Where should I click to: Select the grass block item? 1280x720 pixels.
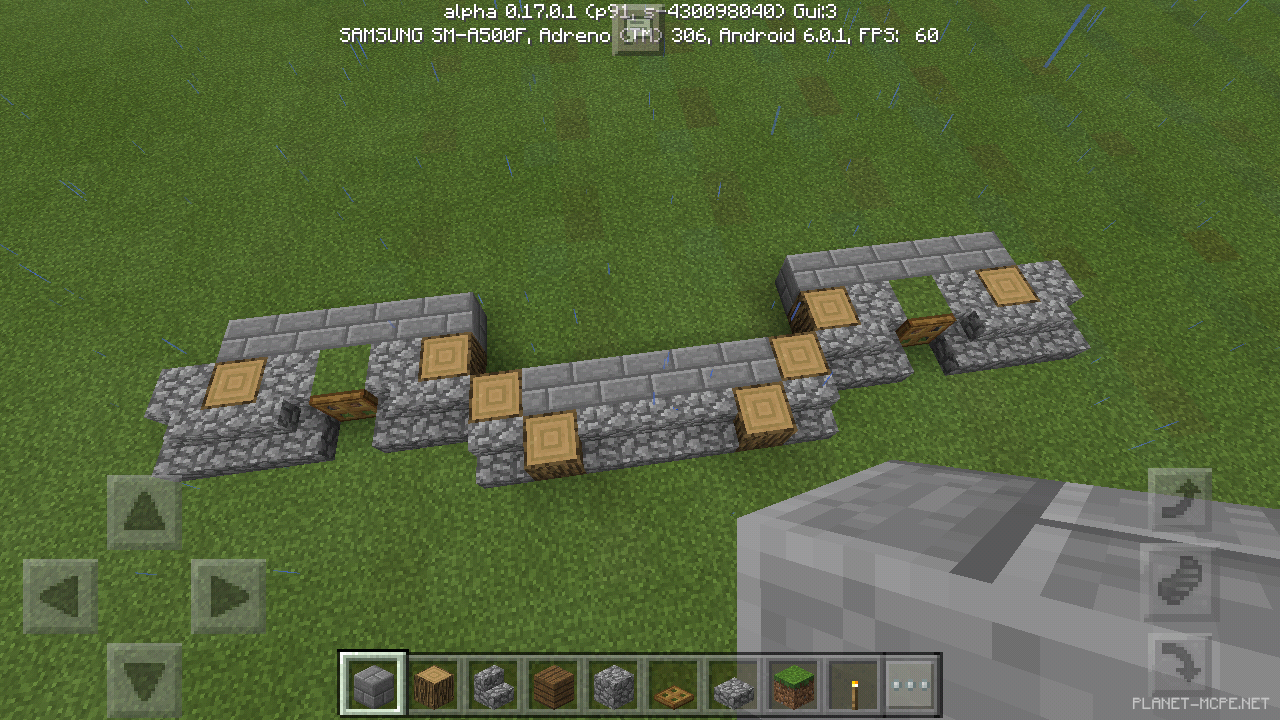coord(792,683)
